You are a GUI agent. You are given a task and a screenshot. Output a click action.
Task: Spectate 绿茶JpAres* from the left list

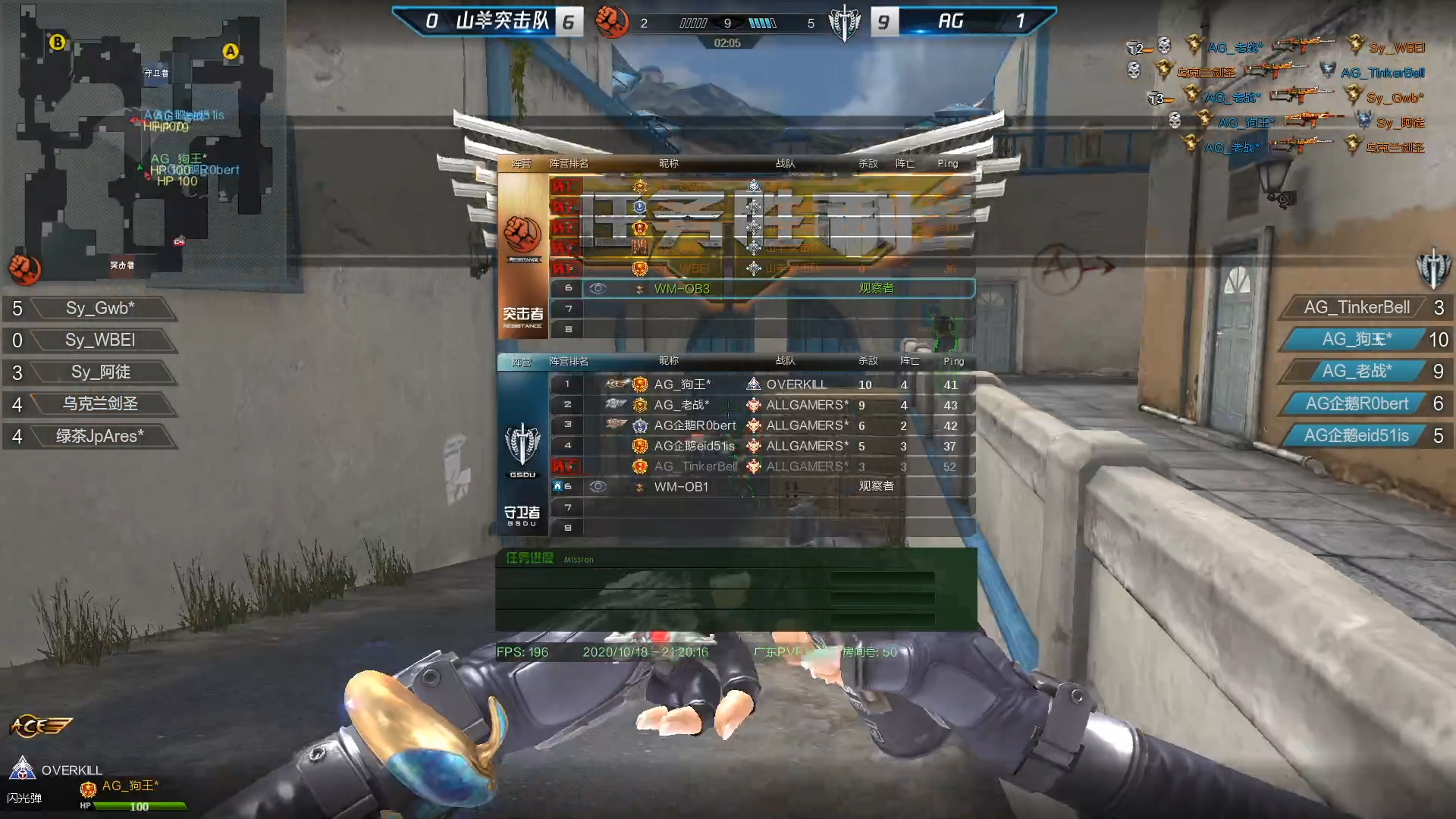(99, 436)
